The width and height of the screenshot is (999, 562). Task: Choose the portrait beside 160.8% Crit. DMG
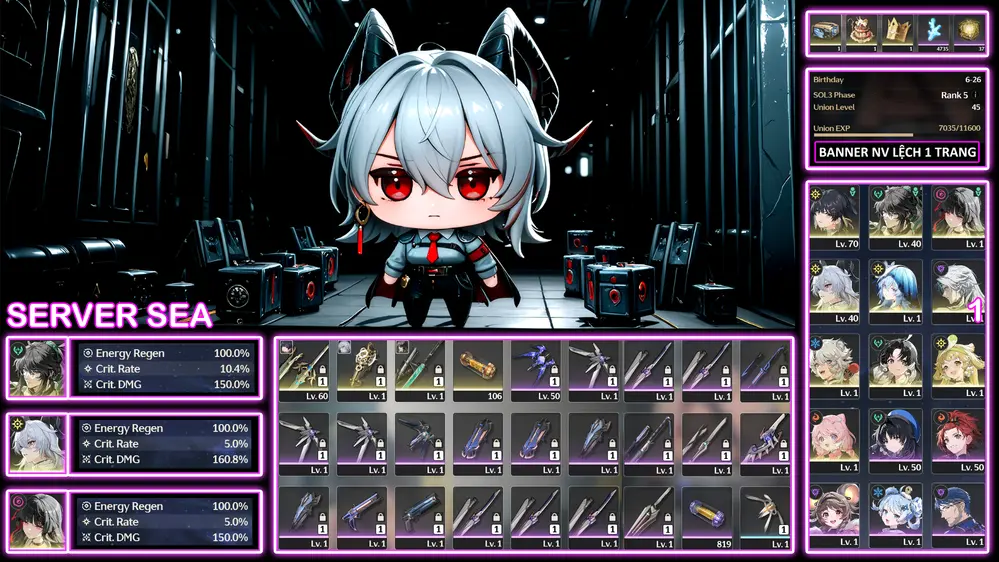(38, 443)
